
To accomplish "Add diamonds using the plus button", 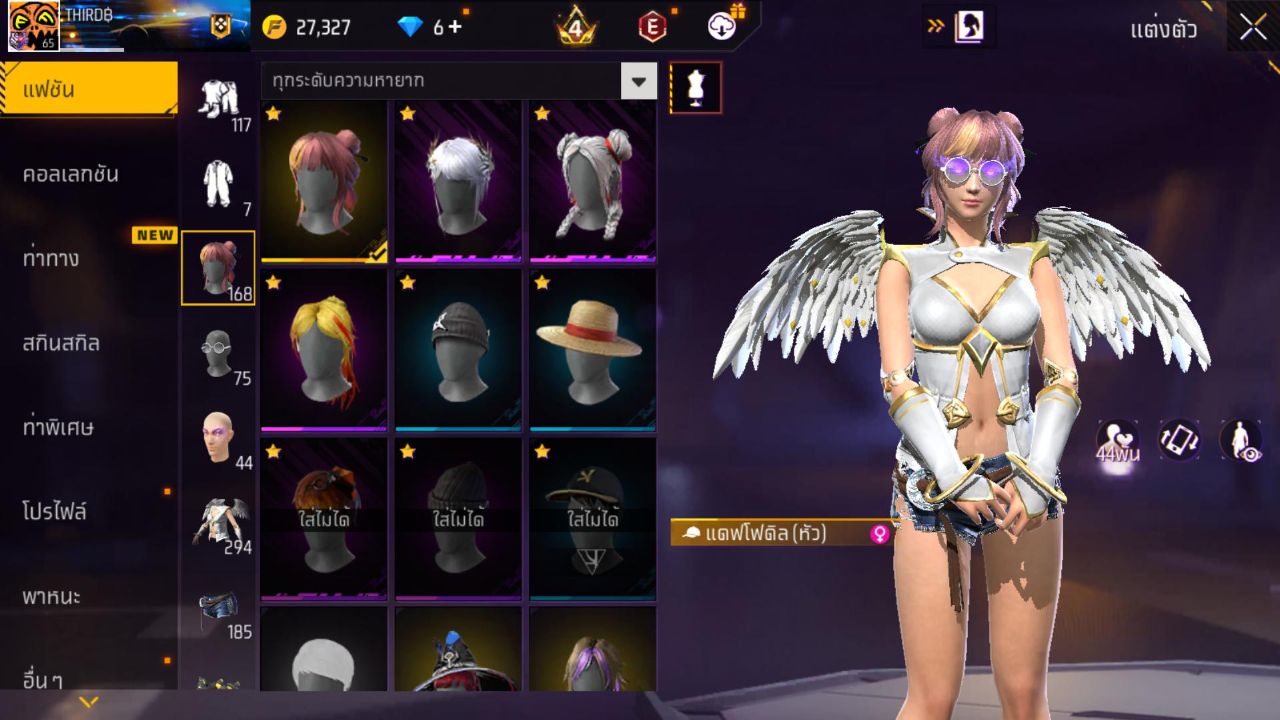I will 455,27.
